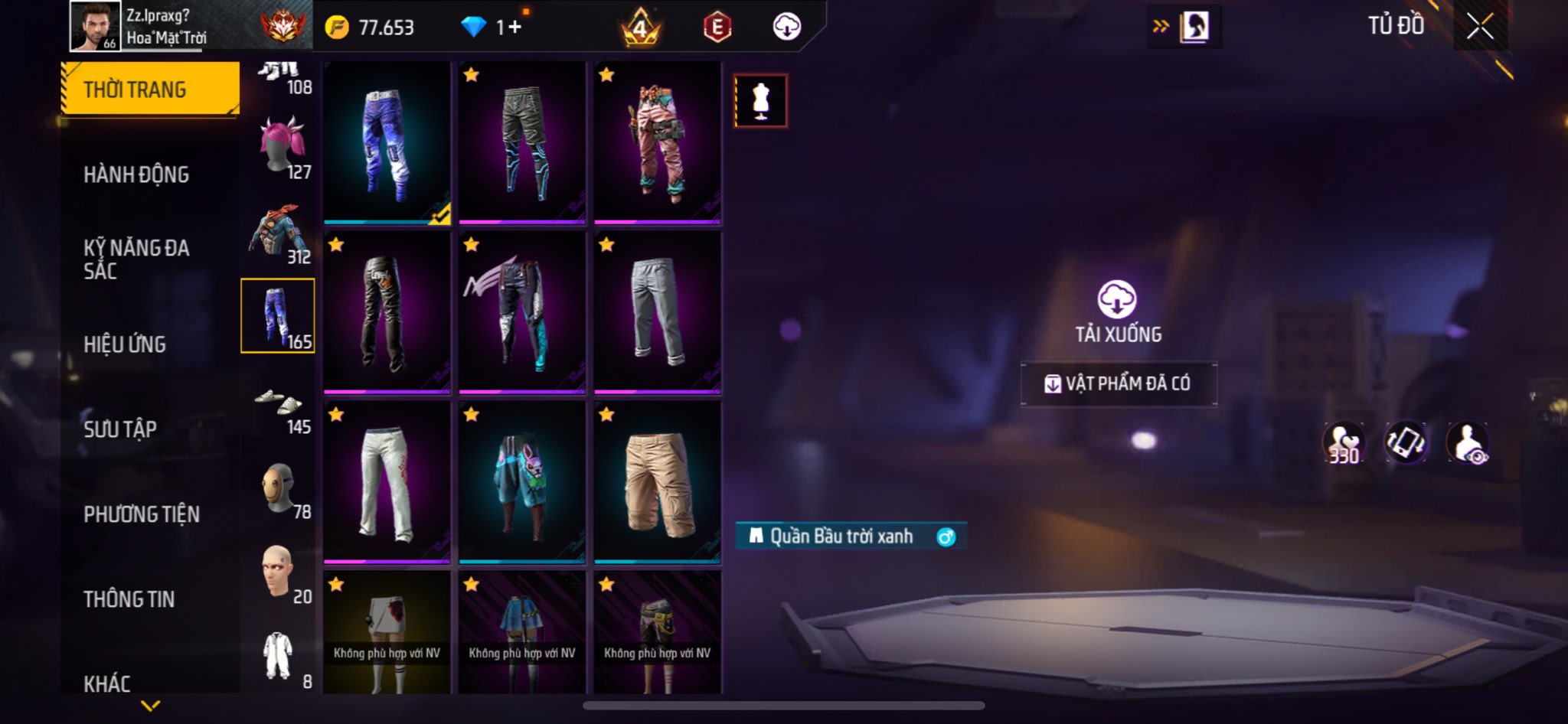
Task: Choose the khaki cargo shorts item
Action: pyautogui.click(x=657, y=482)
